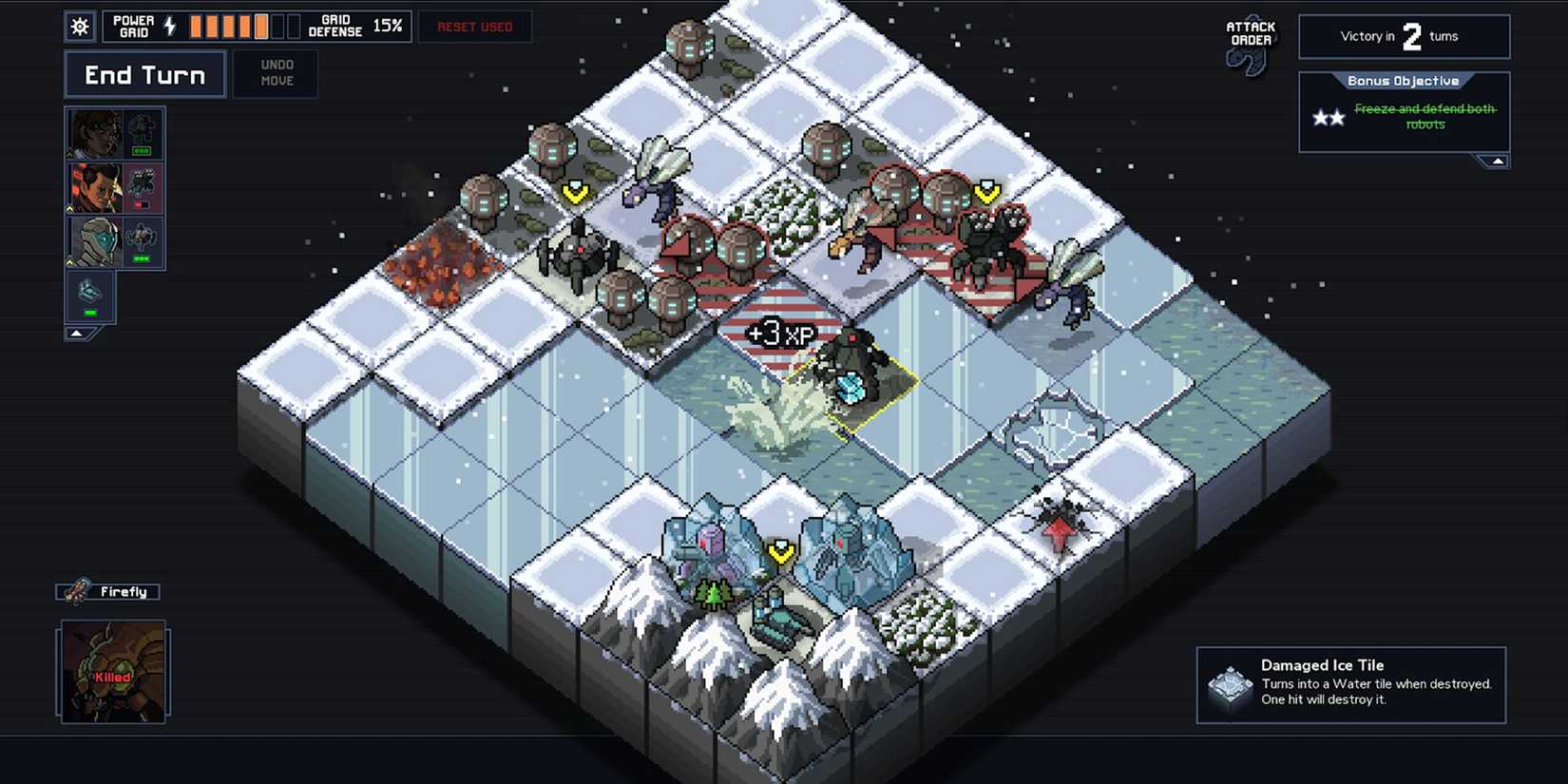The image size is (1568, 784).
Task: Click the Firefly portrait marked Killed
Action: (112, 672)
